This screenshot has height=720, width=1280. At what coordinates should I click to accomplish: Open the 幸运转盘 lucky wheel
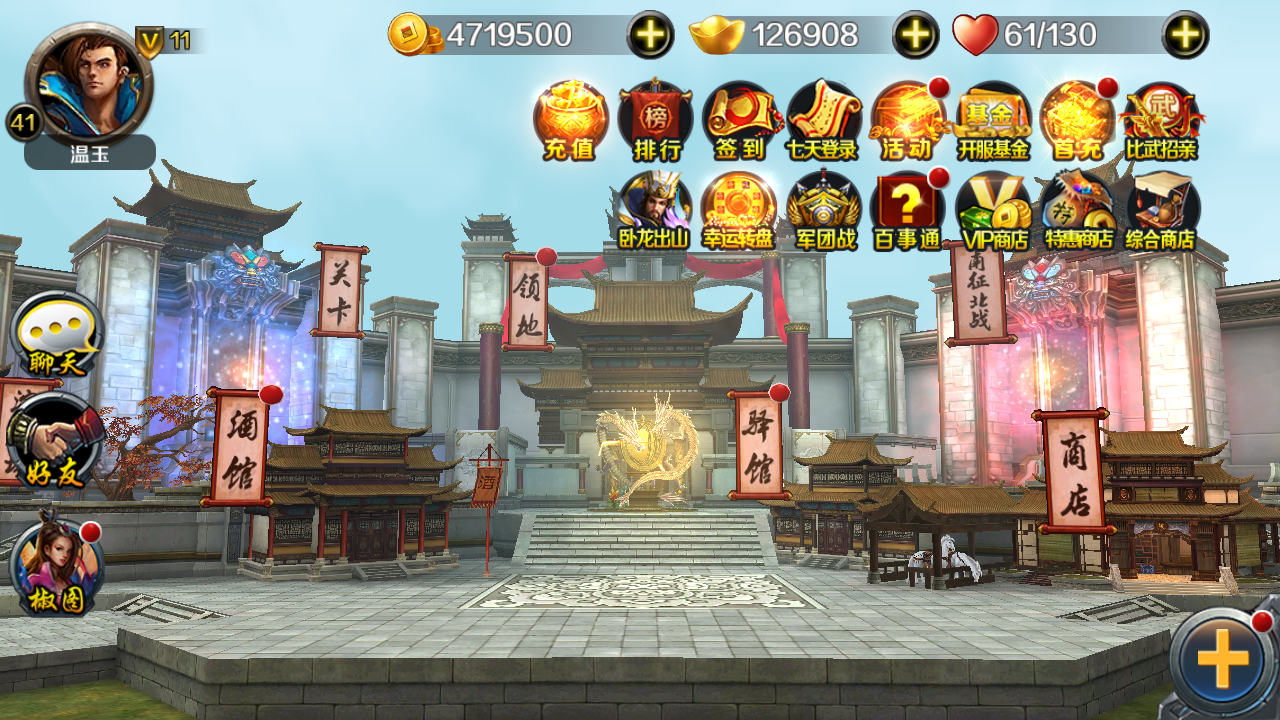click(739, 210)
